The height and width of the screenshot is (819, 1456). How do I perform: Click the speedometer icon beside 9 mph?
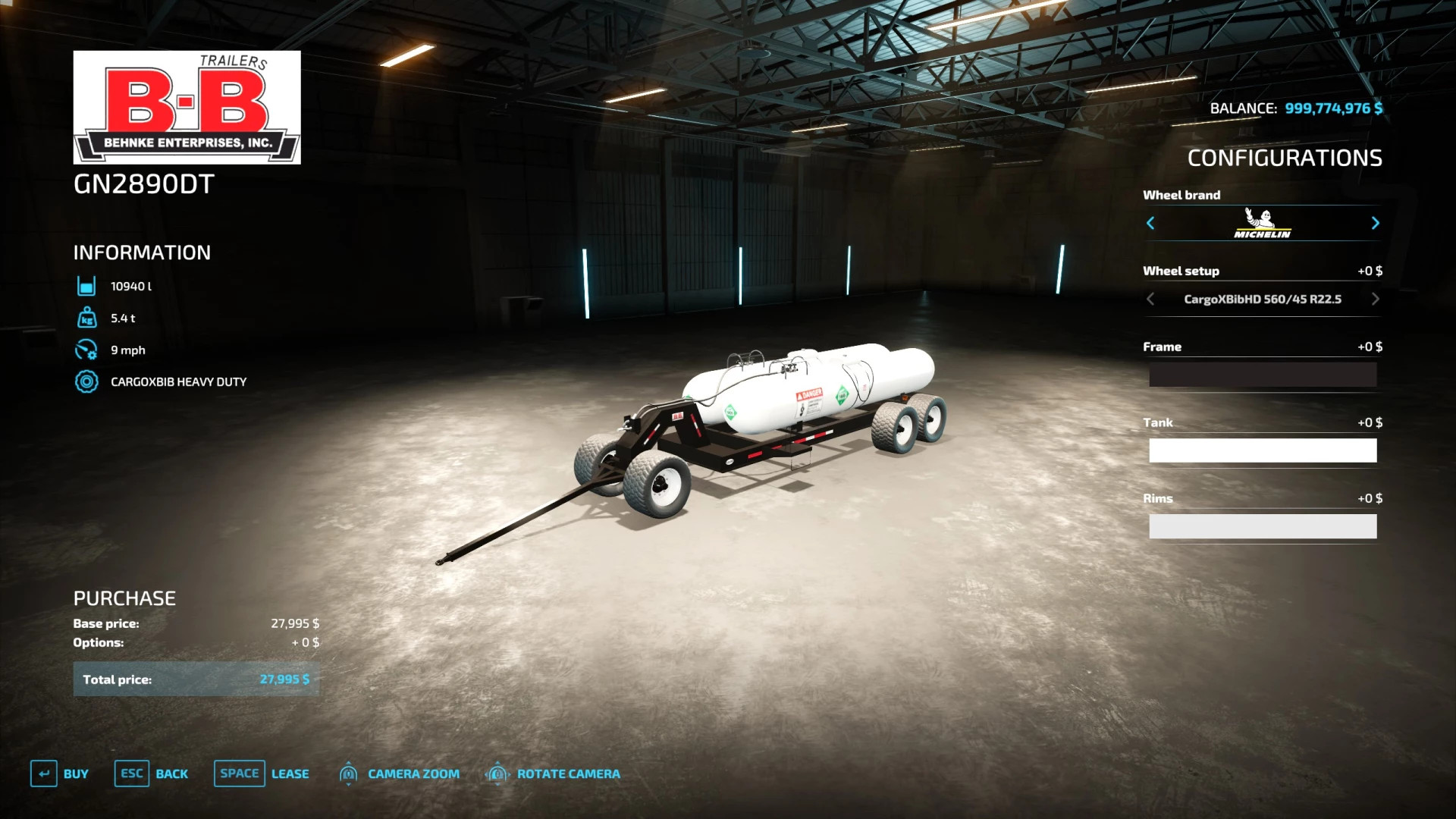86,350
